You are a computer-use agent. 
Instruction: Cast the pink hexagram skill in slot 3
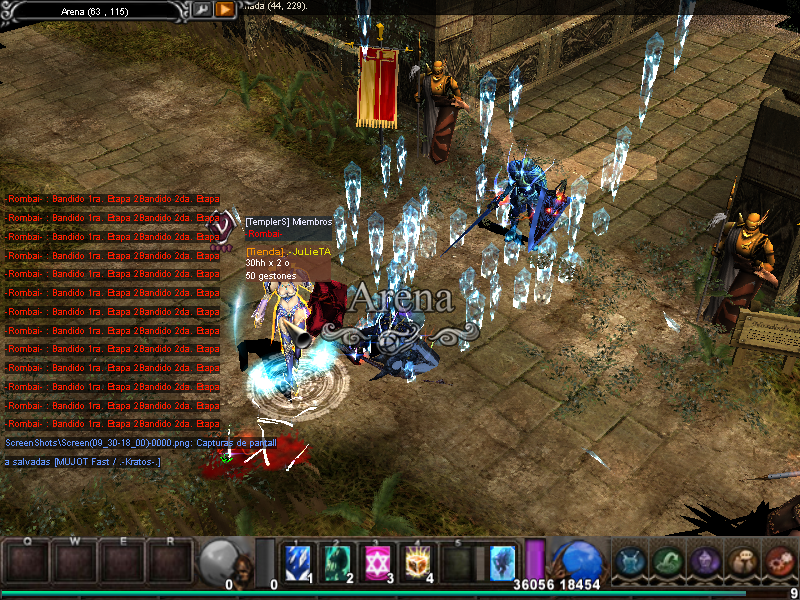(x=377, y=562)
